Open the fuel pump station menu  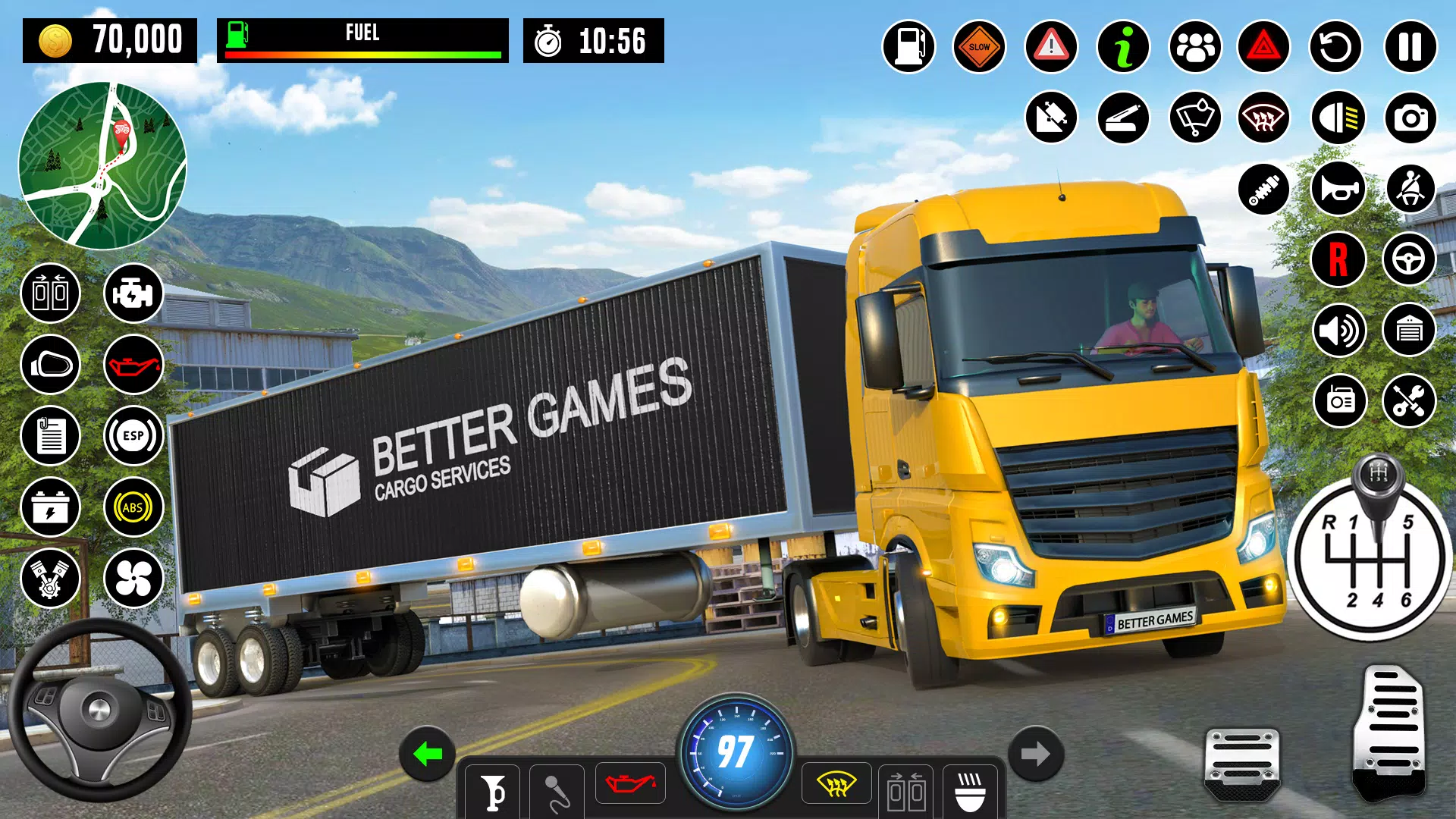click(909, 46)
